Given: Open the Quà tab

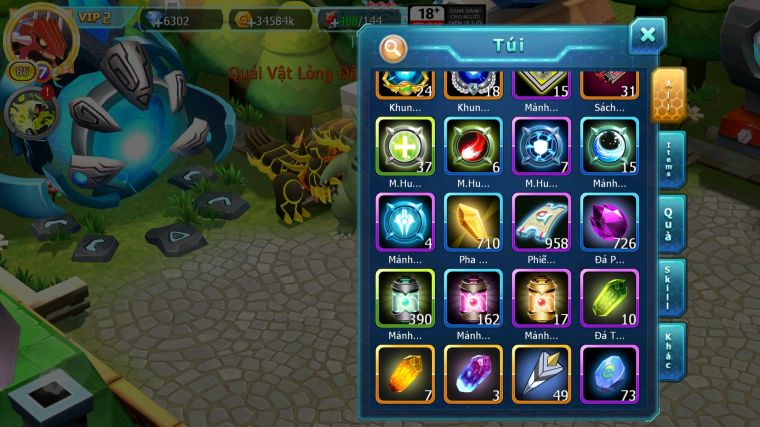Looking at the screenshot, I should (670, 223).
